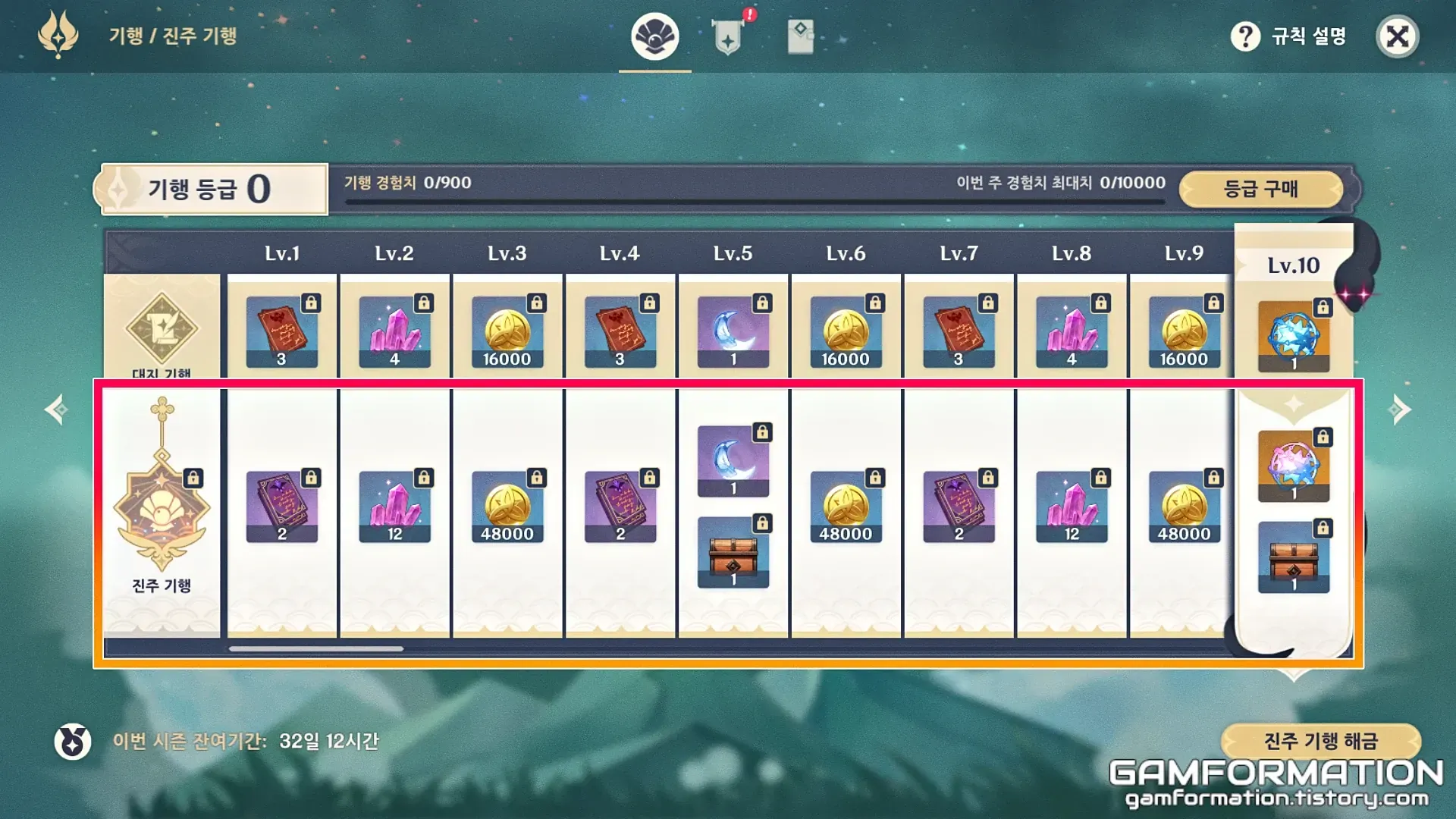The image size is (1456, 819).
Task: Open the card deck icon in the top bar
Action: pyautogui.click(x=802, y=36)
